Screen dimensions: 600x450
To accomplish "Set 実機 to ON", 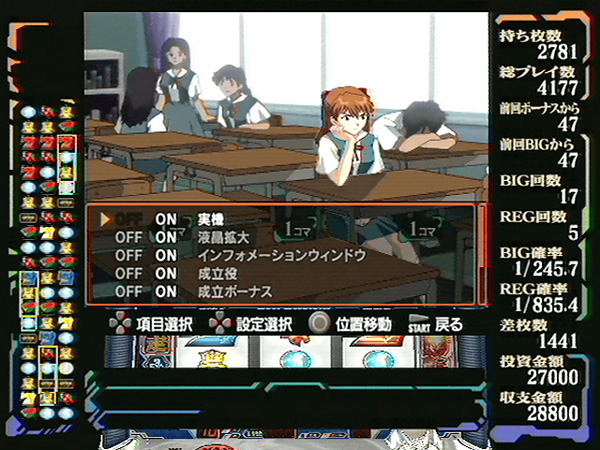I will 166,218.
